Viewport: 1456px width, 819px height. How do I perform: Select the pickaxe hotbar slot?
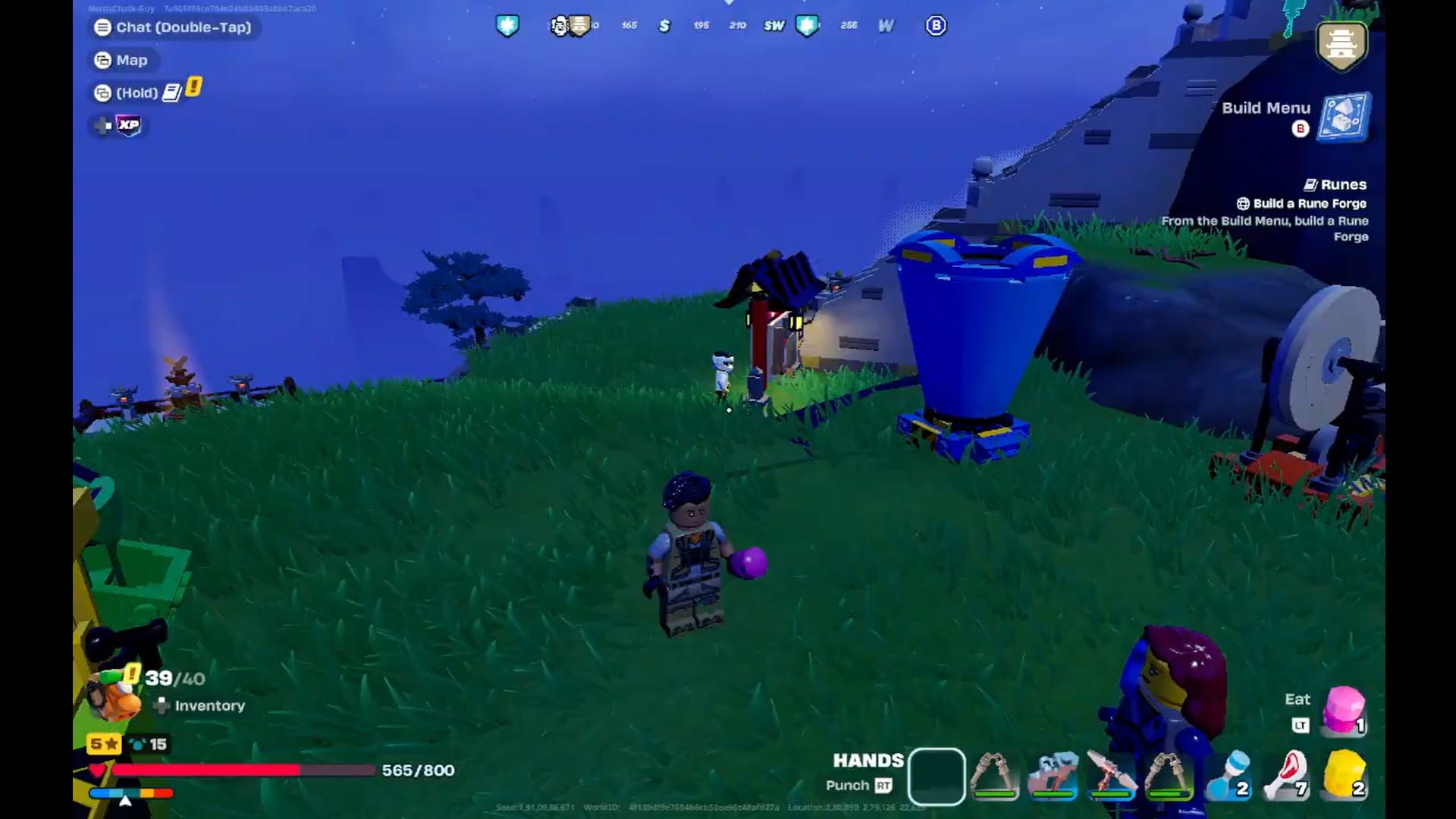point(1111,773)
